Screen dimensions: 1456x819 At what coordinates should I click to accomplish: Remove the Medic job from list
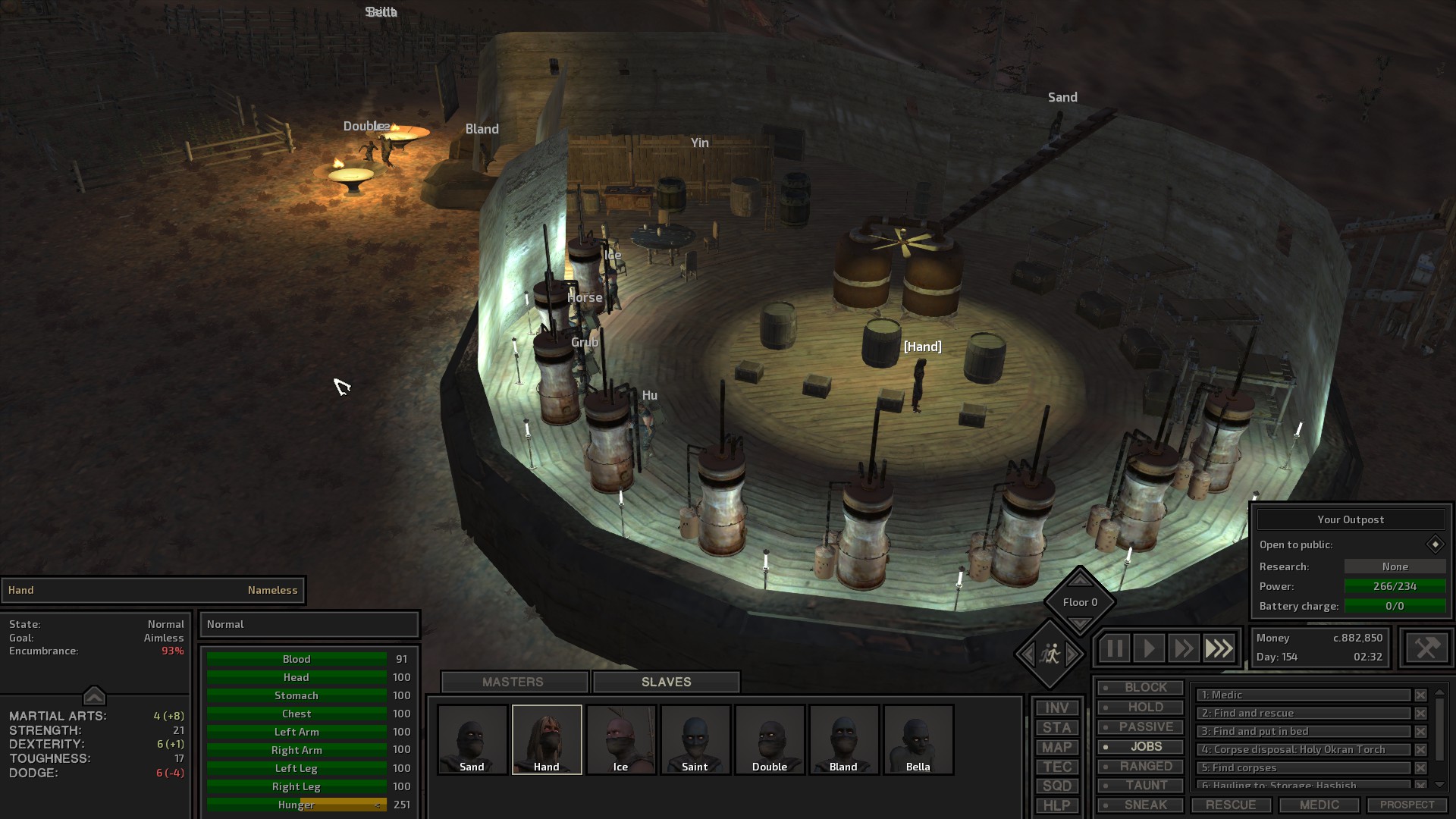(x=1420, y=695)
